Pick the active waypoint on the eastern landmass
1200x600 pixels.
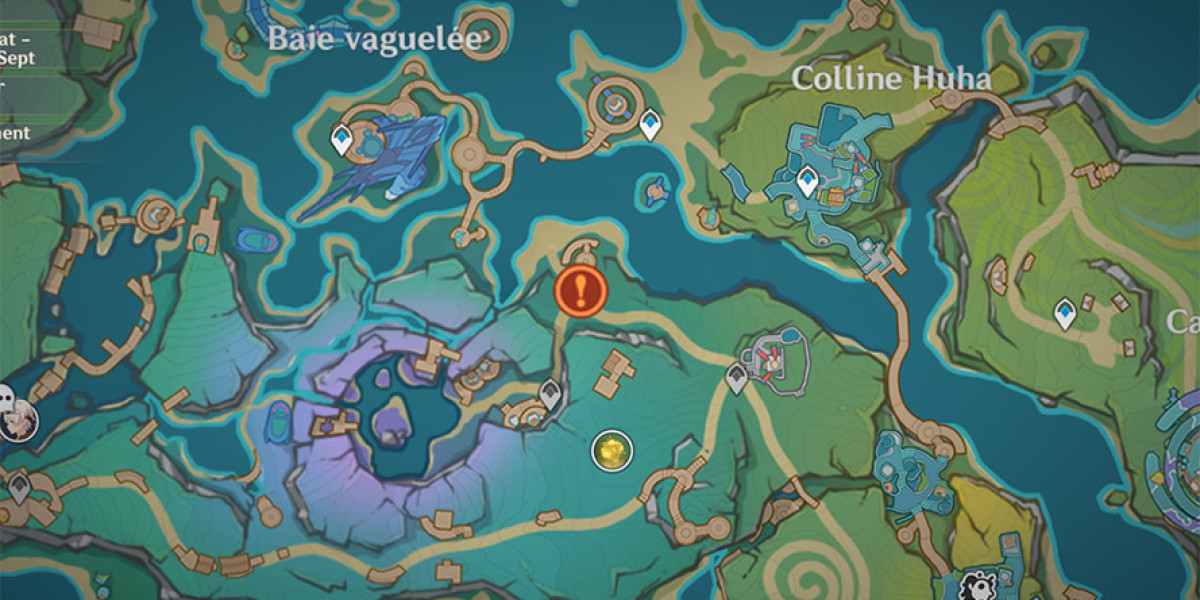click(1066, 314)
